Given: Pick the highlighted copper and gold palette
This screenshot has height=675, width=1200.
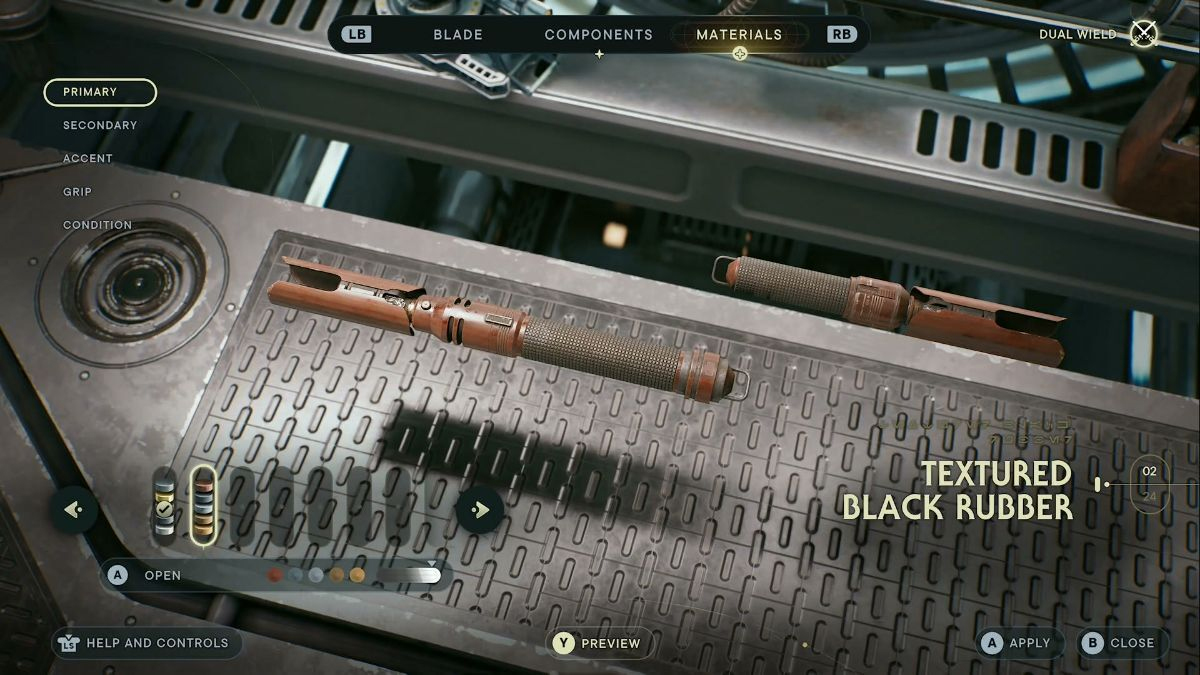Looking at the screenshot, I should pos(202,506).
